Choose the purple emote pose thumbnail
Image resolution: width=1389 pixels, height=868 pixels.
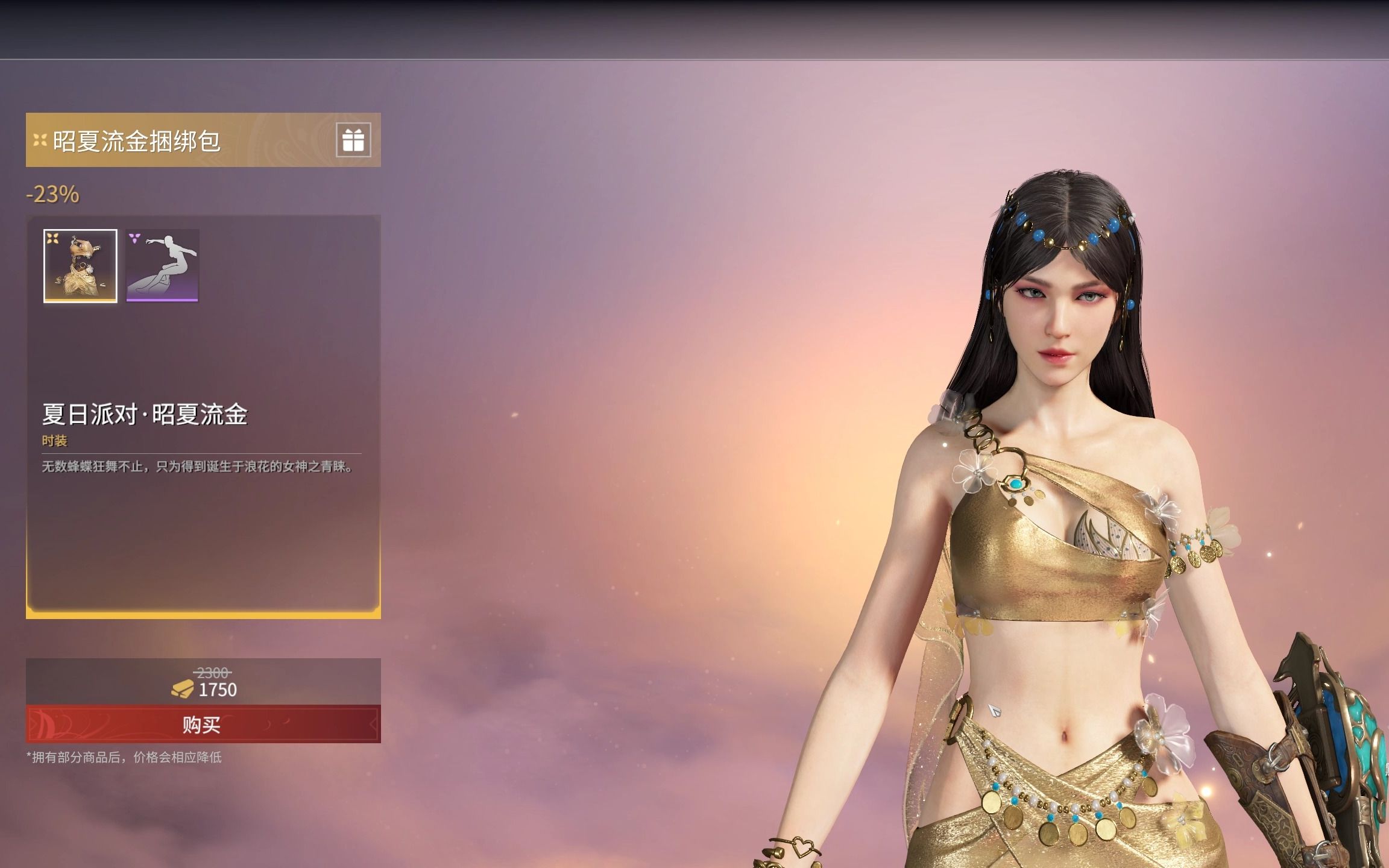pos(162,266)
